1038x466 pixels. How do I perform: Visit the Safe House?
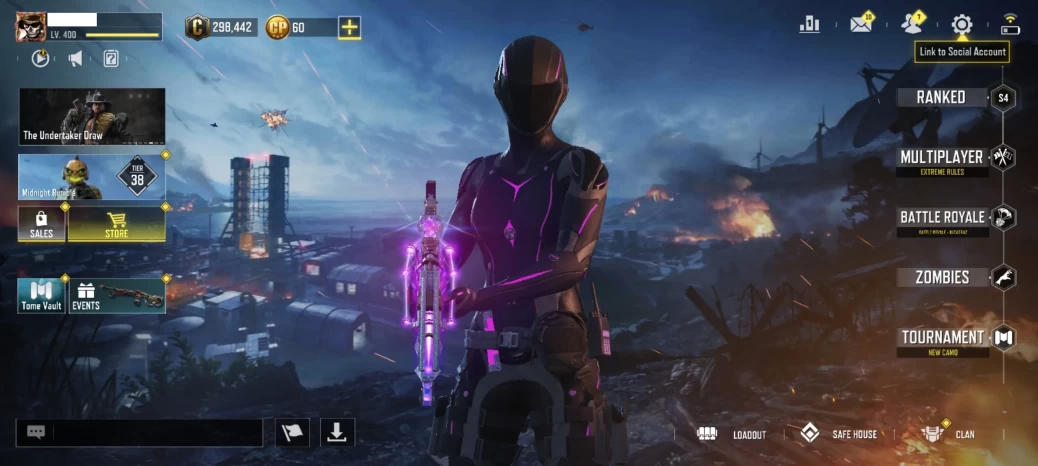tap(838, 434)
